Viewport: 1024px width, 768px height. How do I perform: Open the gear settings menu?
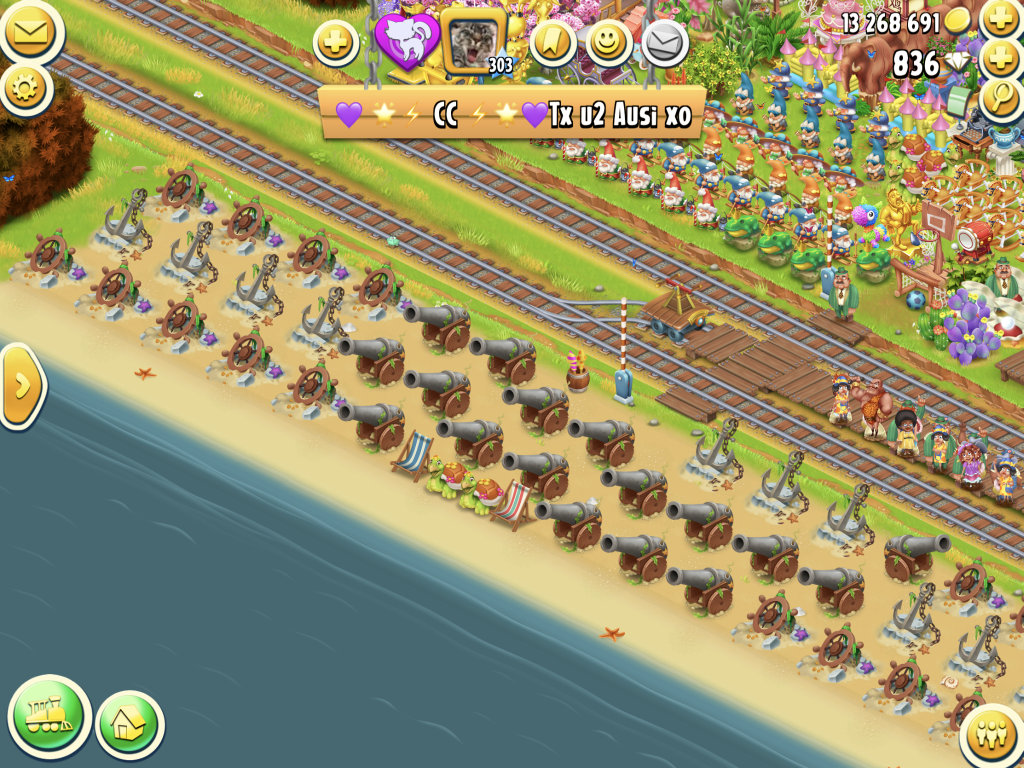pyautogui.click(x=25, y=88)
